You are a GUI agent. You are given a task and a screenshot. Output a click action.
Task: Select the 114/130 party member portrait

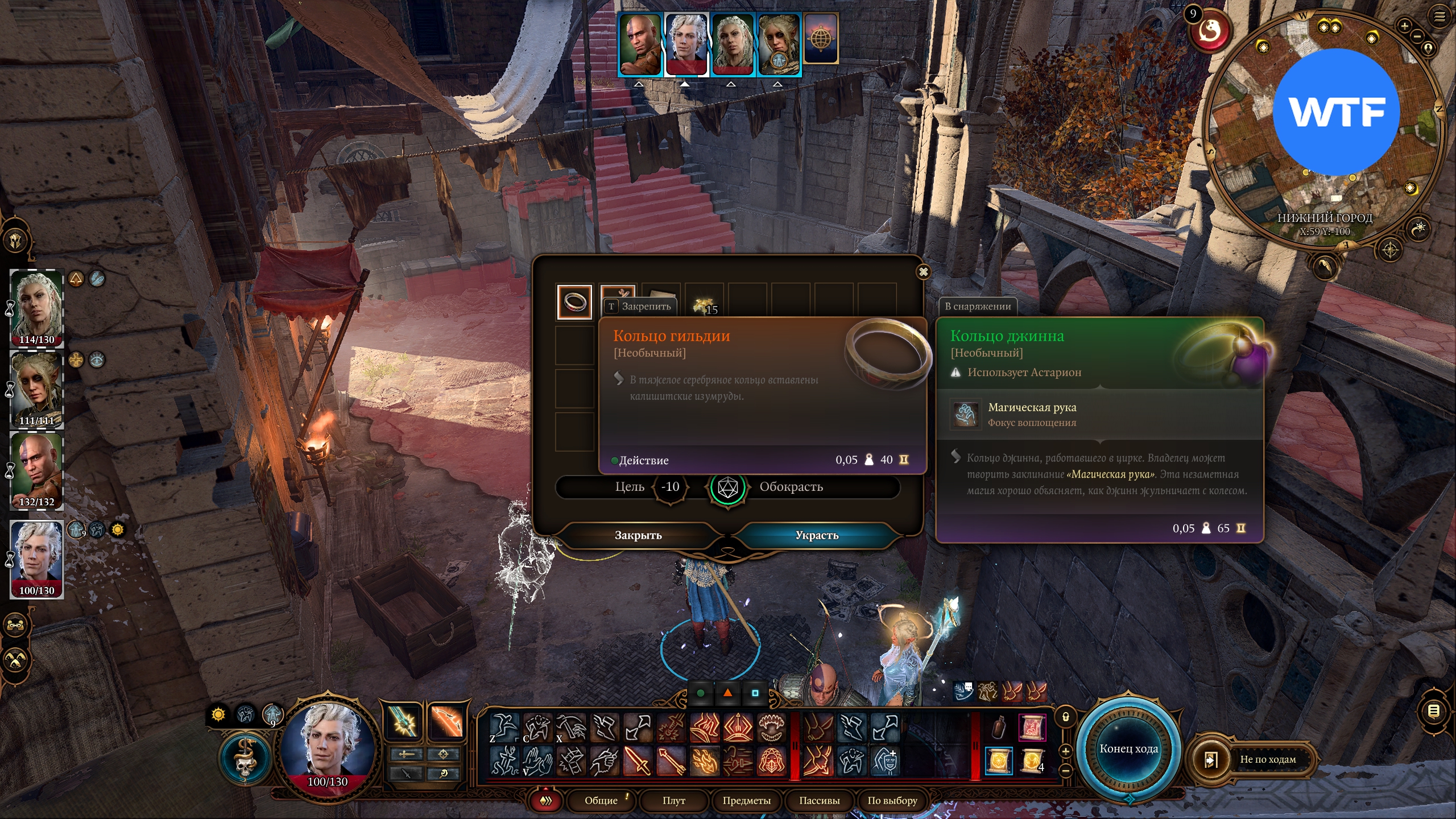37,308
